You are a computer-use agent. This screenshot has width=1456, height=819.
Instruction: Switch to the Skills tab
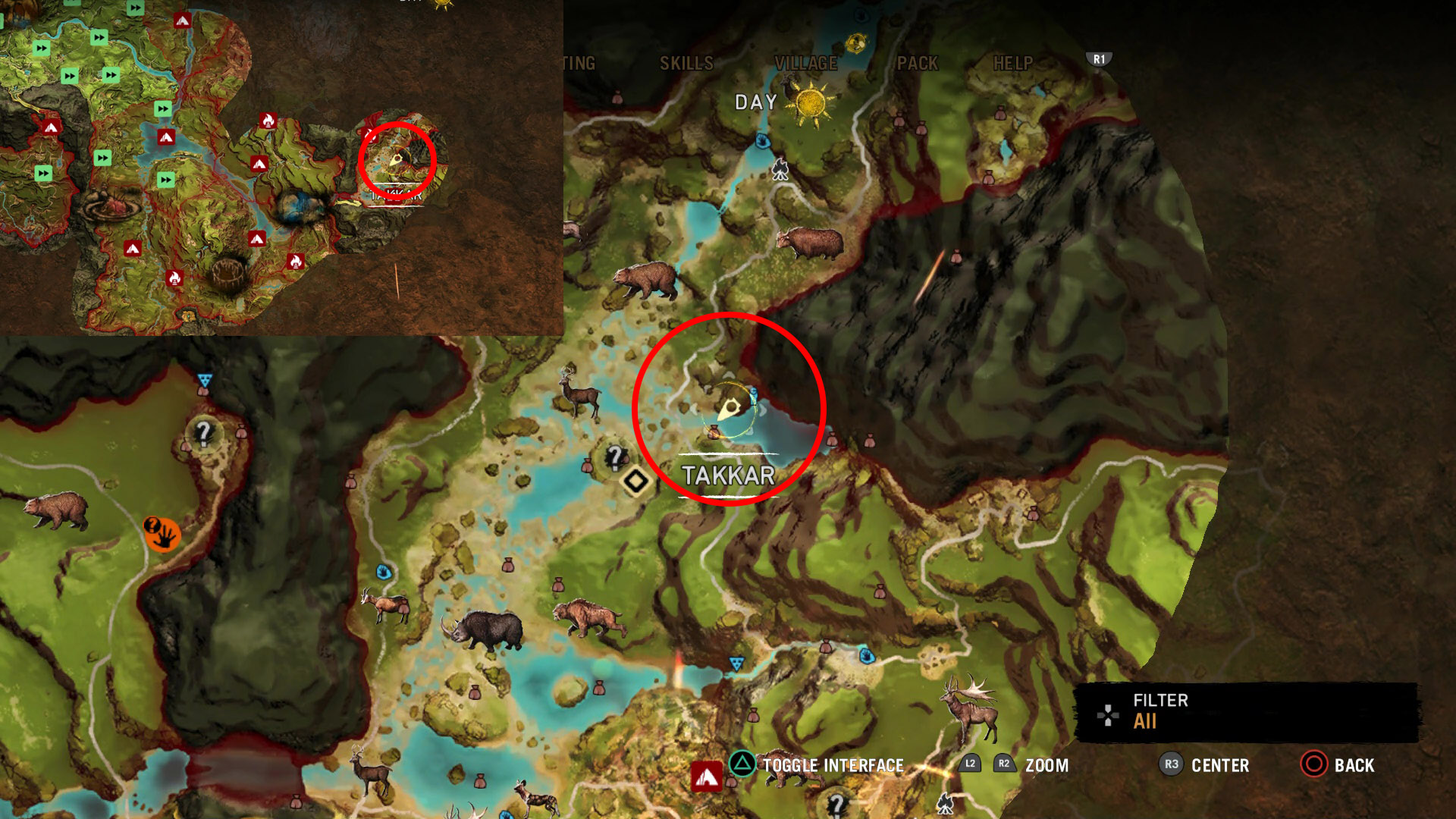tap(686, 64)
